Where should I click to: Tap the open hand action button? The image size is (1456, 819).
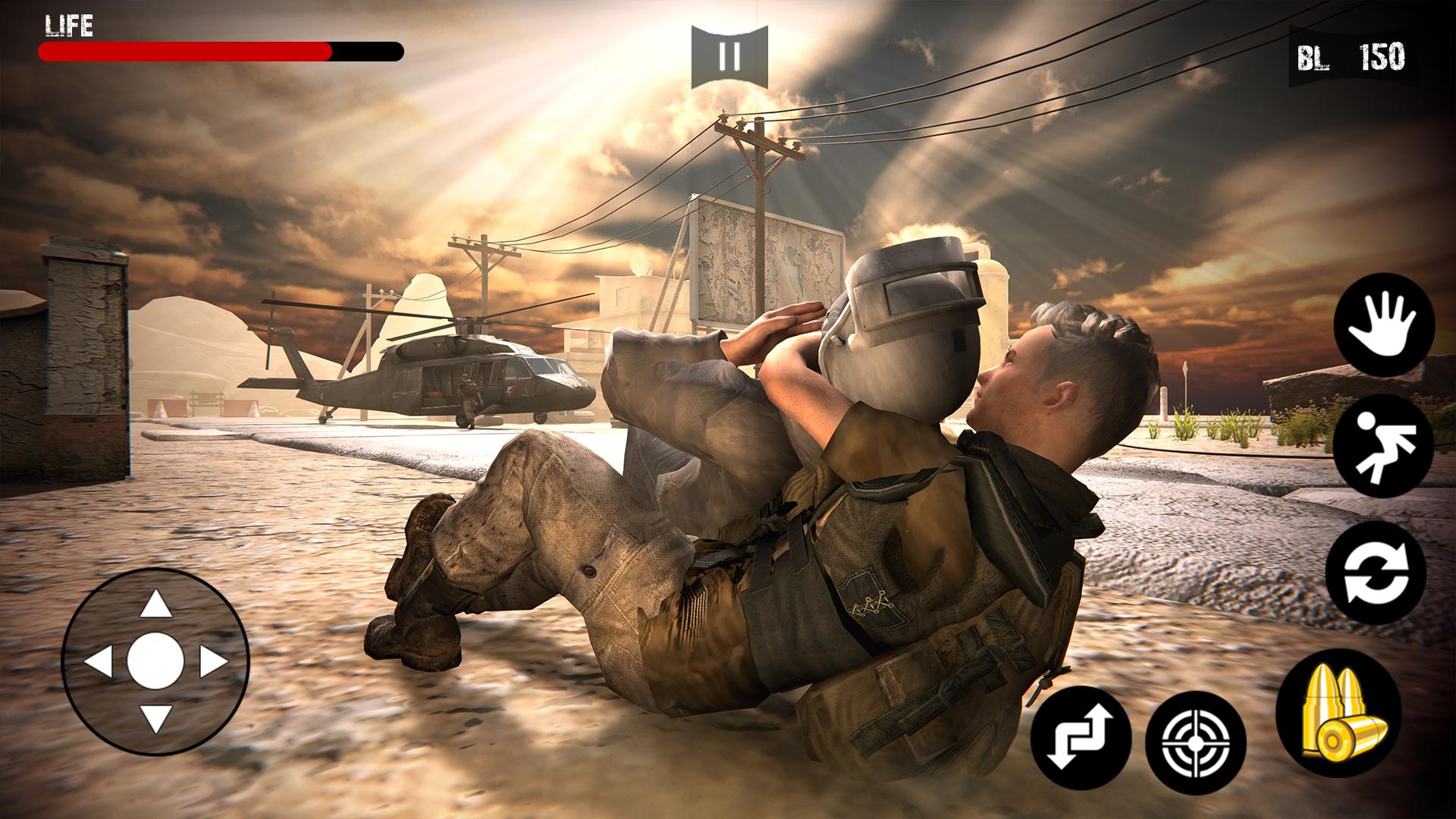click(1384, 324)
